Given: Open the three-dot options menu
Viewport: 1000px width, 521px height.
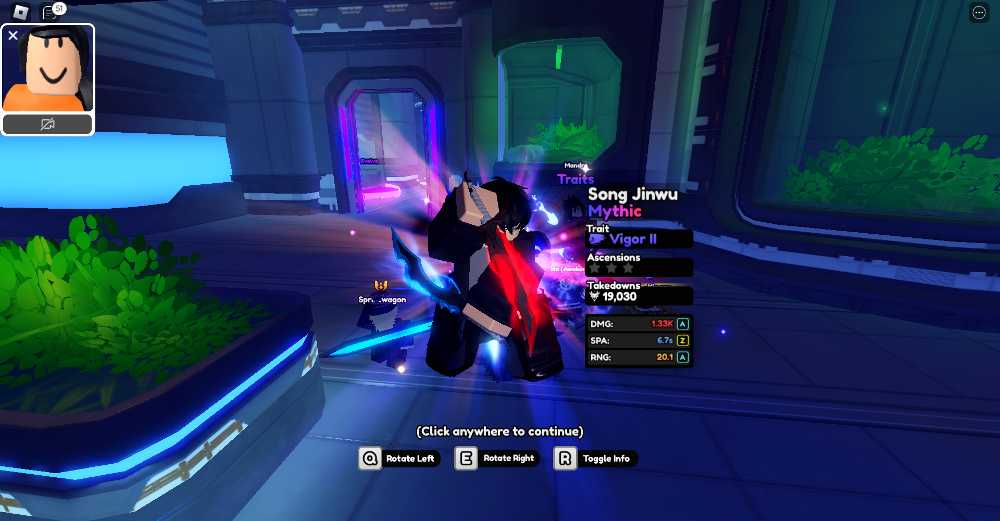Looking at the screenshot, I should pos(979,13).
